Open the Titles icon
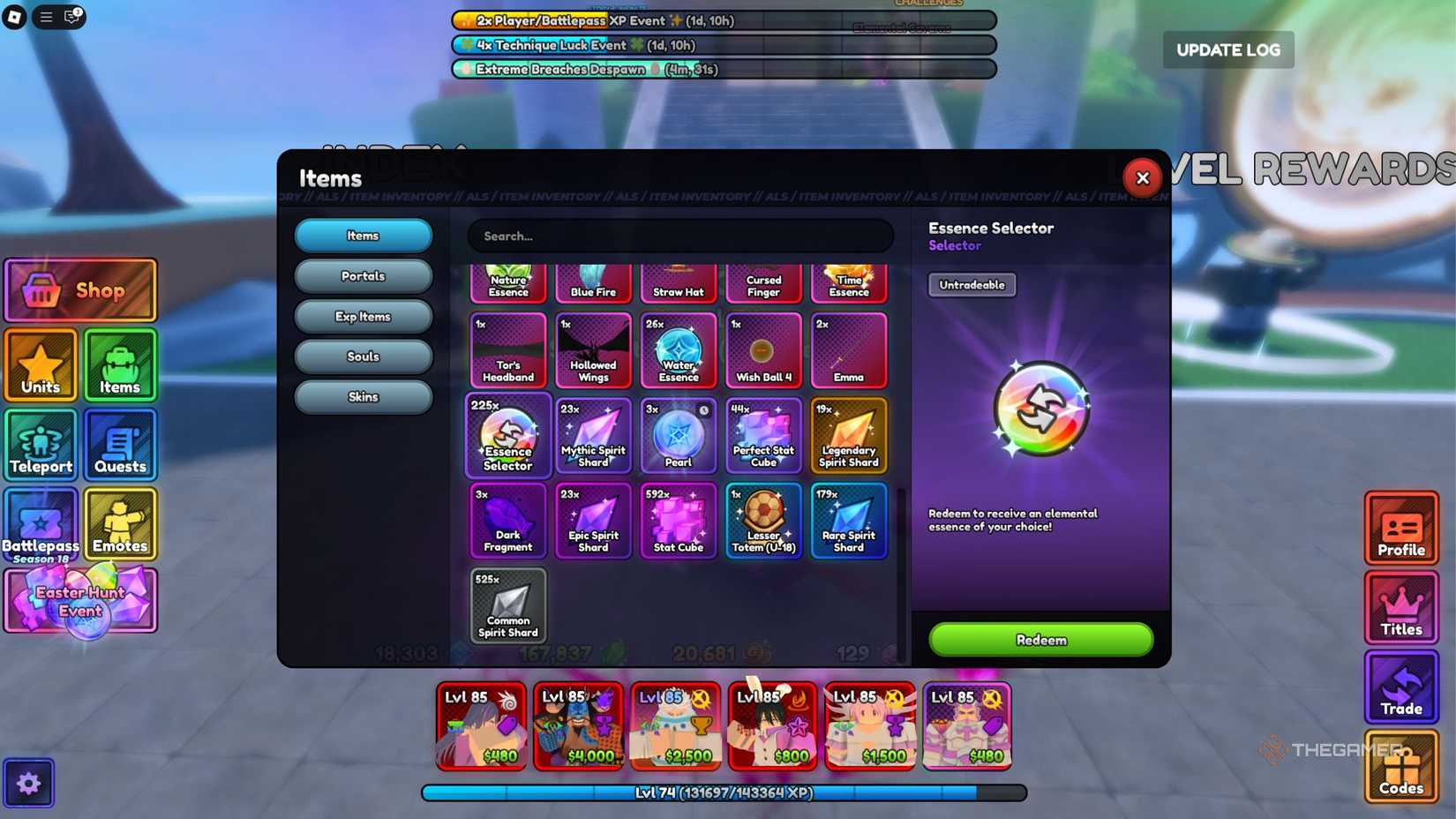This screenshot has width=1456, height=819. (1400, 609)
